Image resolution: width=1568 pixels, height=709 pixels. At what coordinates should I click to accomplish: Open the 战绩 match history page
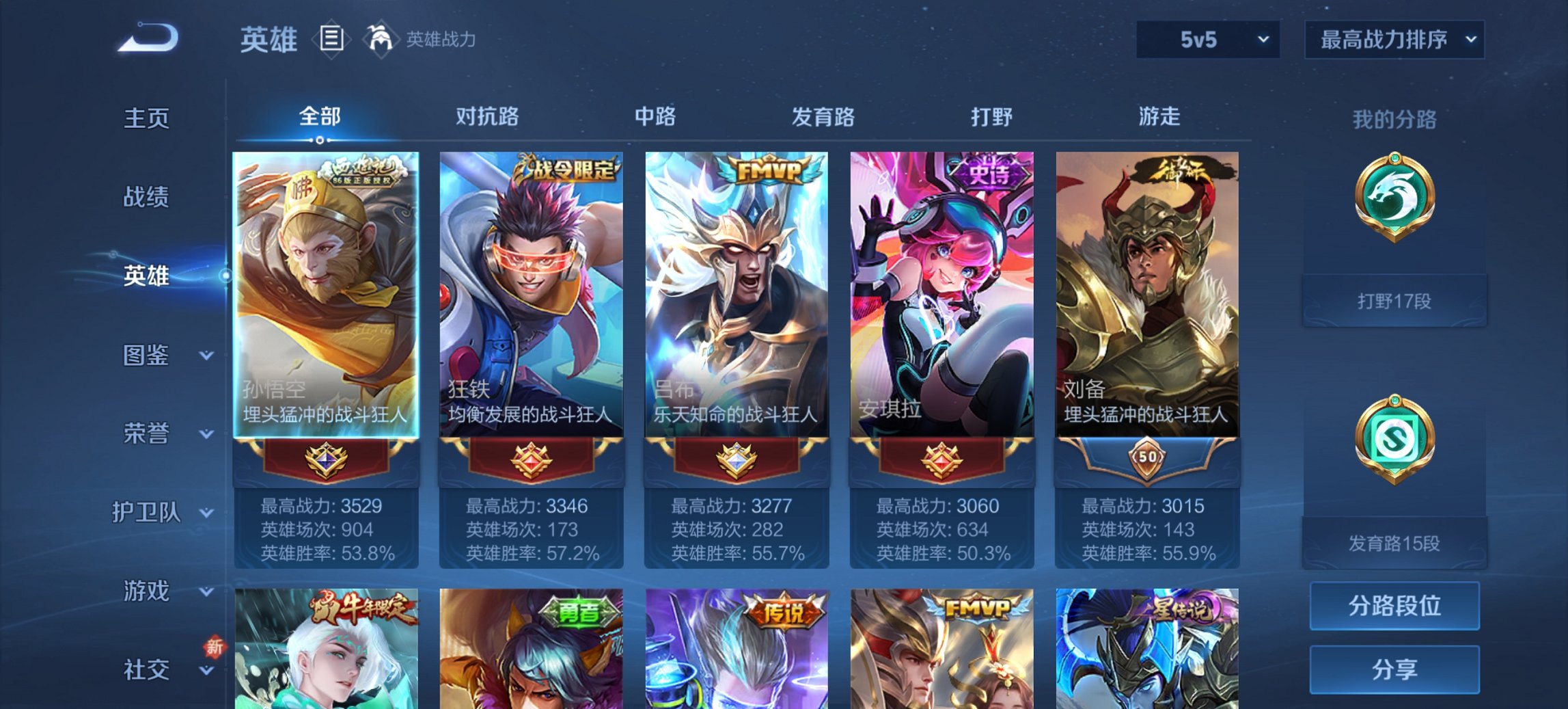click(x=146, y=197)
